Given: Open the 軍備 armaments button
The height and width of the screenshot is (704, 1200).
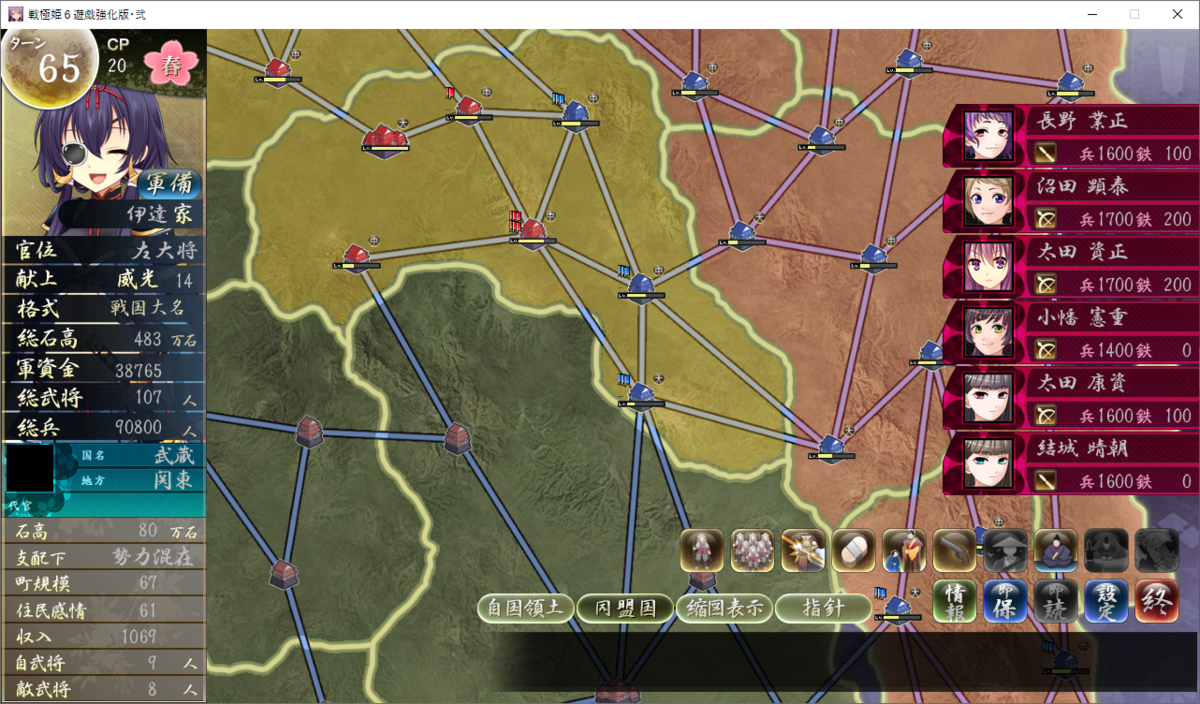Looking at the screenshot, I should pyautogui.click(x=170, y=184).
